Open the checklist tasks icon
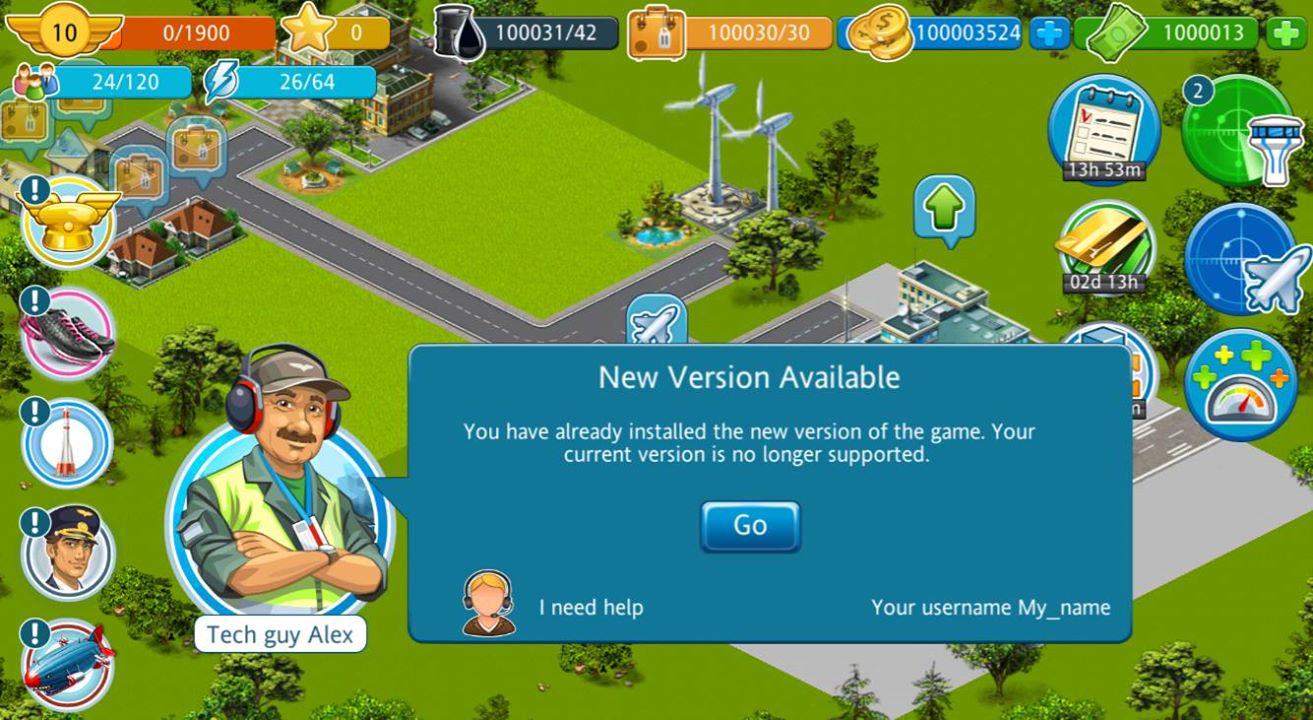The width and height of the screenshot is (1313, 720). pyautogui.click(x=1103, y=129)
